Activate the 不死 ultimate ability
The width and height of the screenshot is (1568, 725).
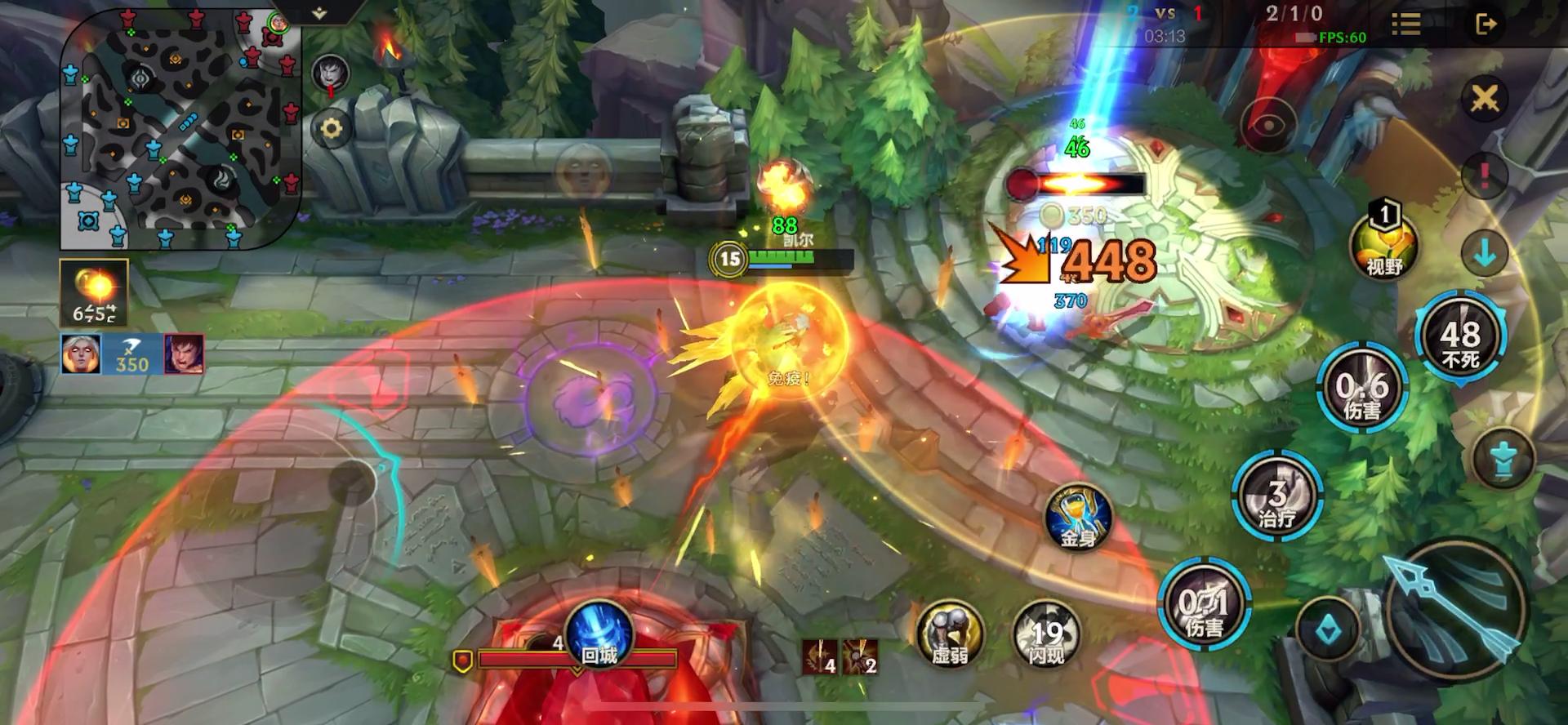pos(1460,339)
